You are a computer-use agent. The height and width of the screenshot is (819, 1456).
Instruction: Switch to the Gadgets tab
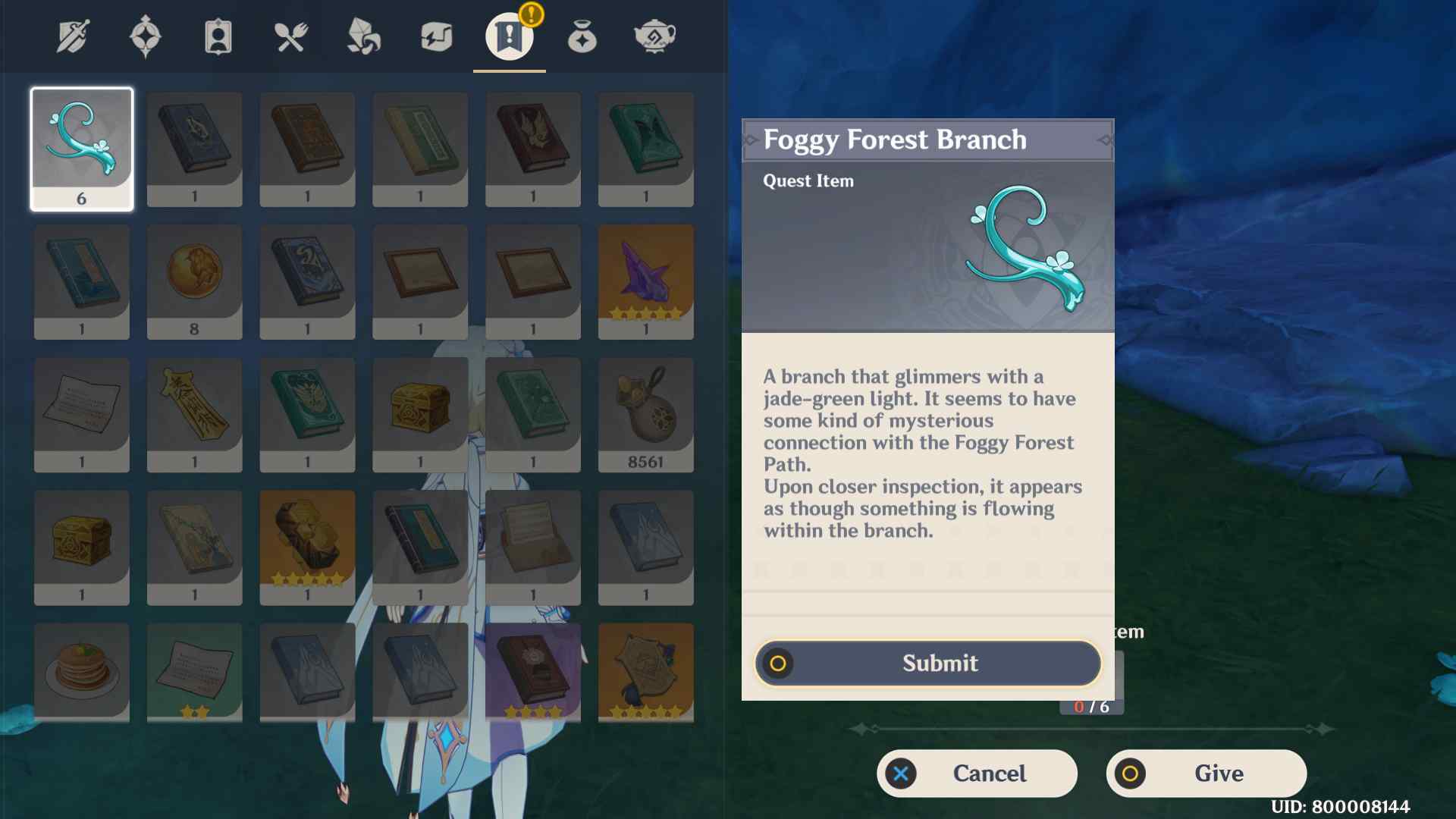click(437, 36)
